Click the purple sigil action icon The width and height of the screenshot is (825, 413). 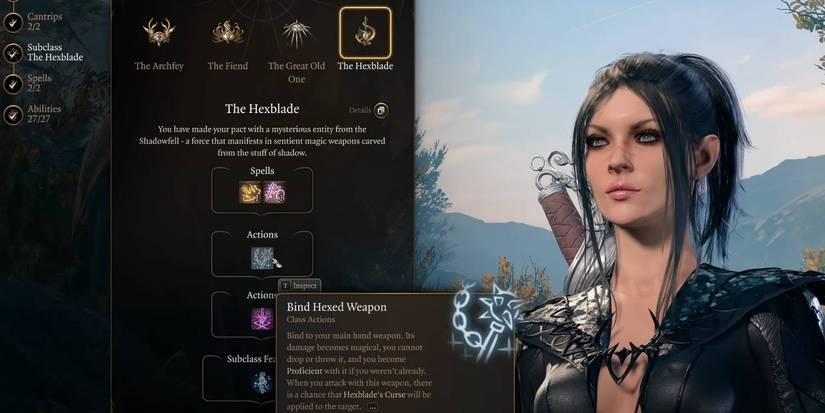tap(262, 319)
